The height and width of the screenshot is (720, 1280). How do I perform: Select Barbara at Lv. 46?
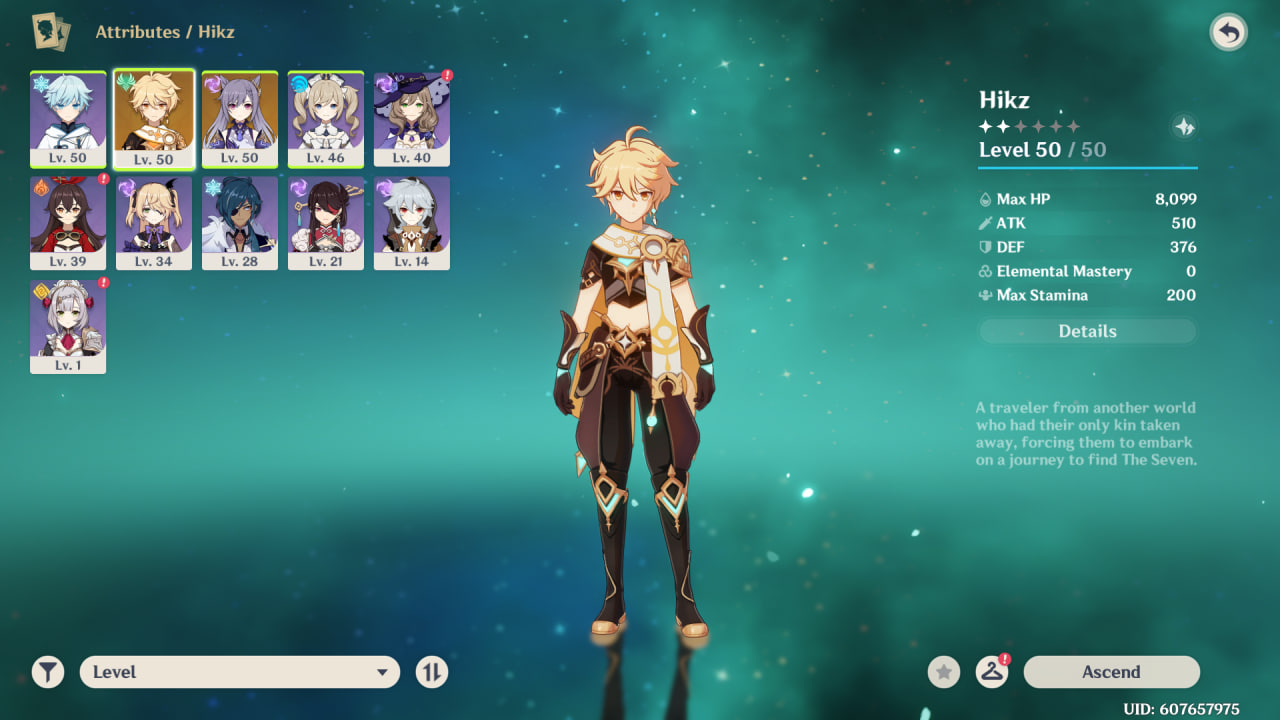pyautogui.click(x=326, y=118)
